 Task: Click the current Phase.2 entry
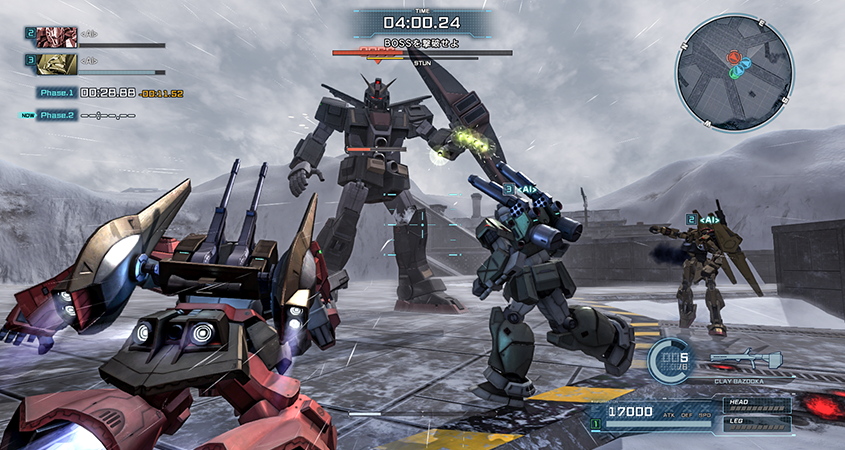coord(57,115)
